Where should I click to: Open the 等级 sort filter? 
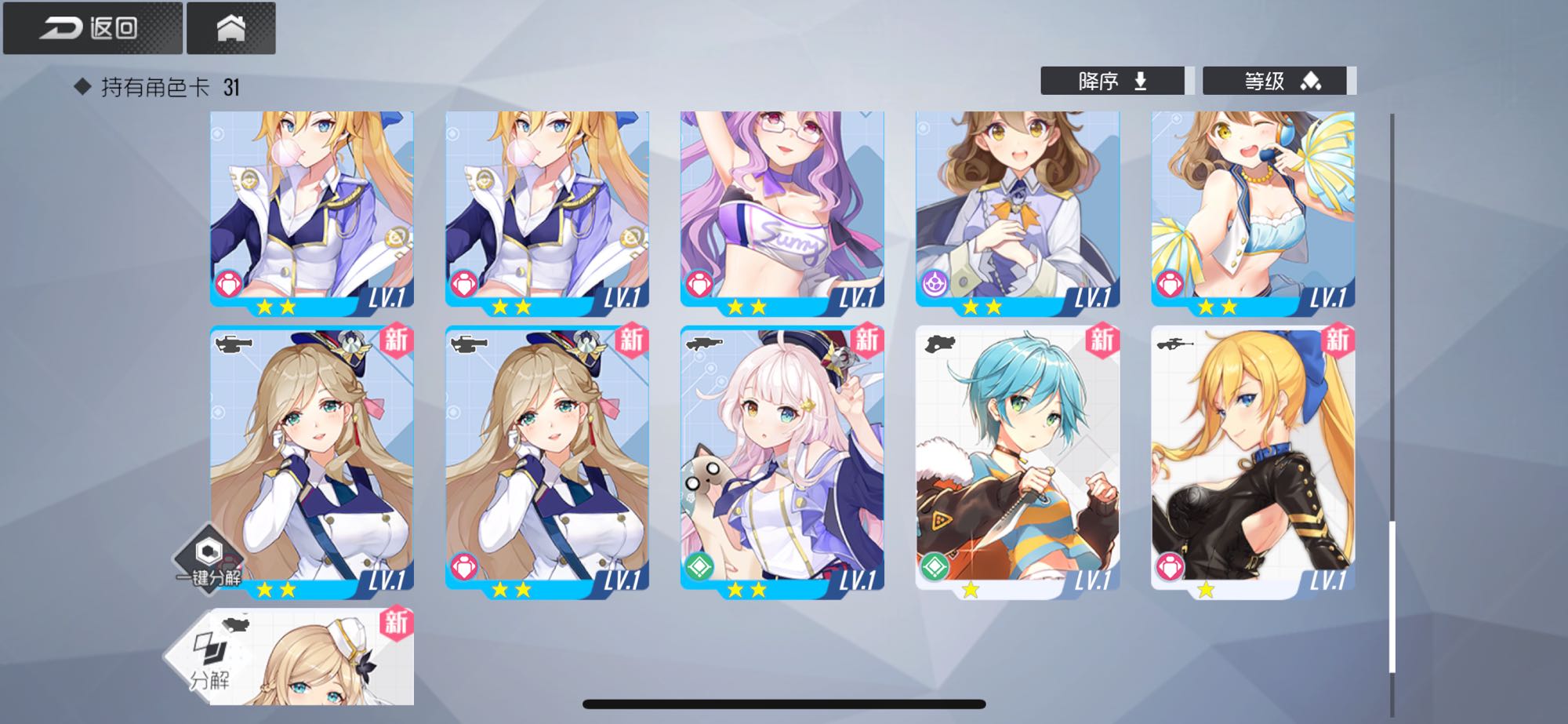coord(1274,81)
